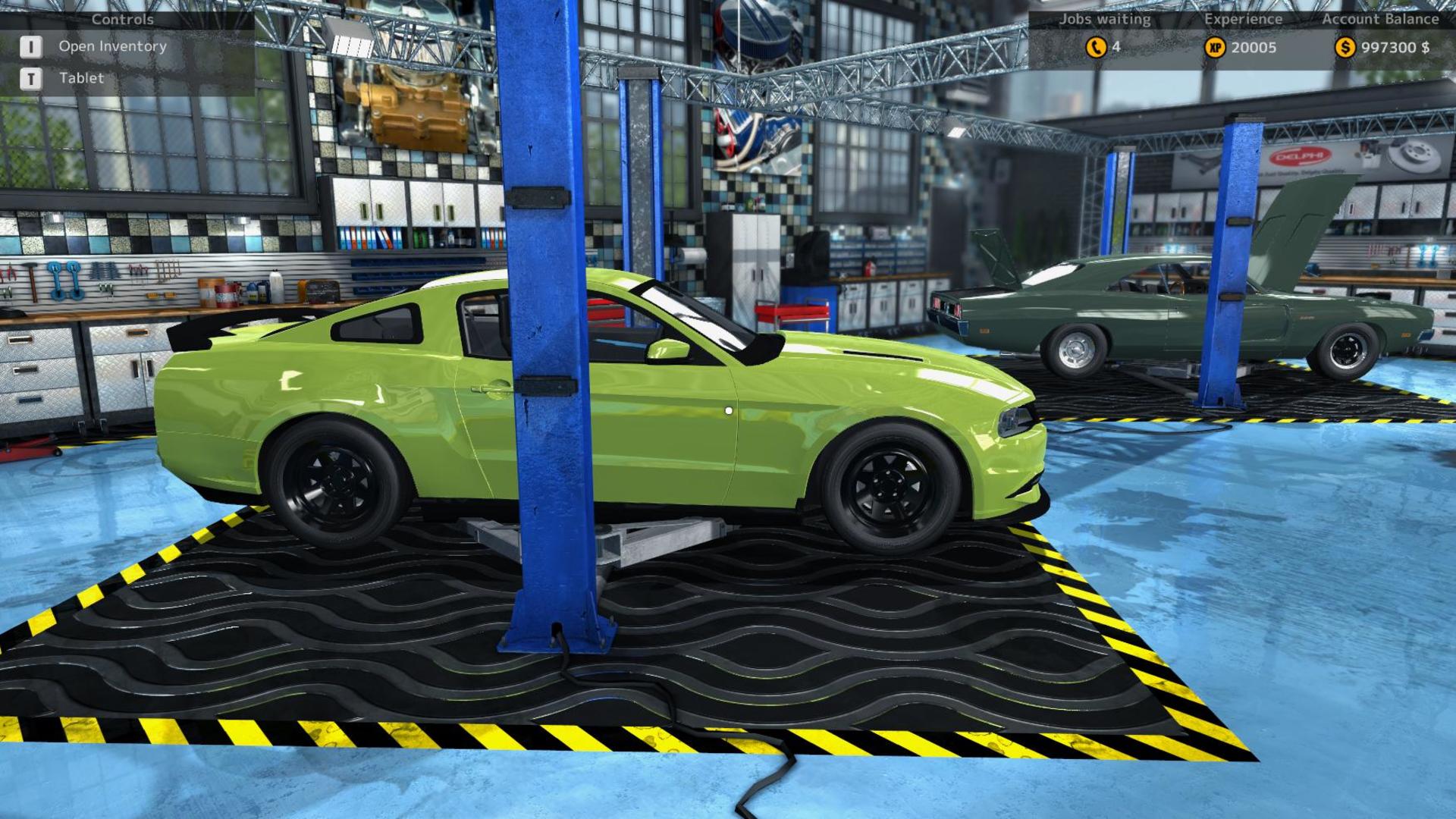
Task: Open Inventory from the Controls panel
Action: [111, 46]
